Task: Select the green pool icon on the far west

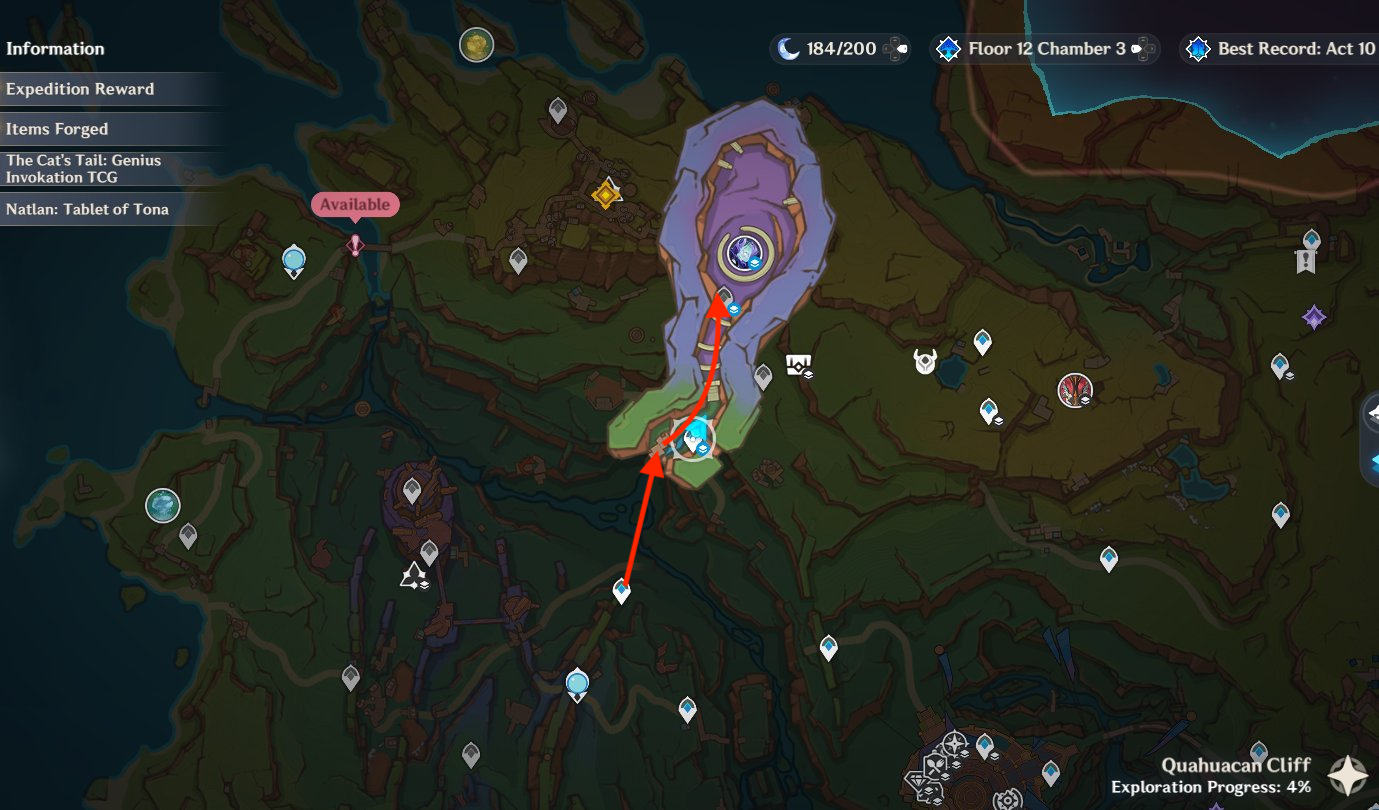Action: coord(162,506)
